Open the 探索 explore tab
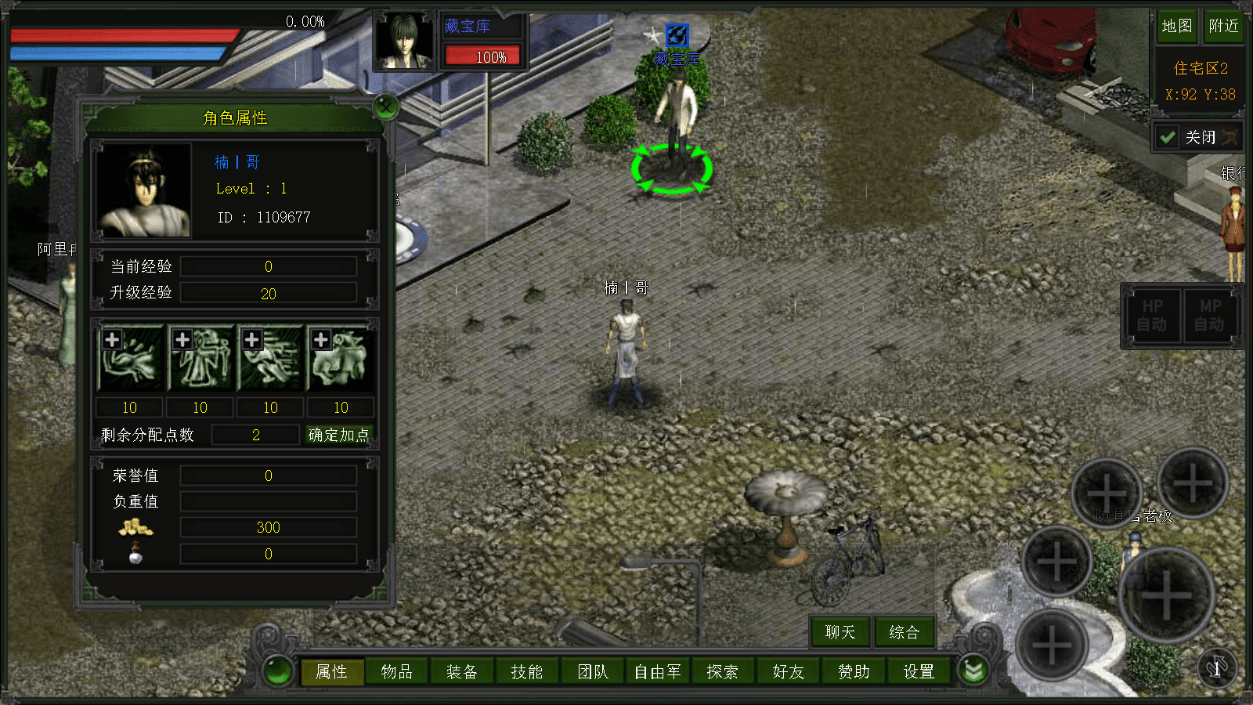This screenshot has height=705, width=1253. click(x=722, y=672)
